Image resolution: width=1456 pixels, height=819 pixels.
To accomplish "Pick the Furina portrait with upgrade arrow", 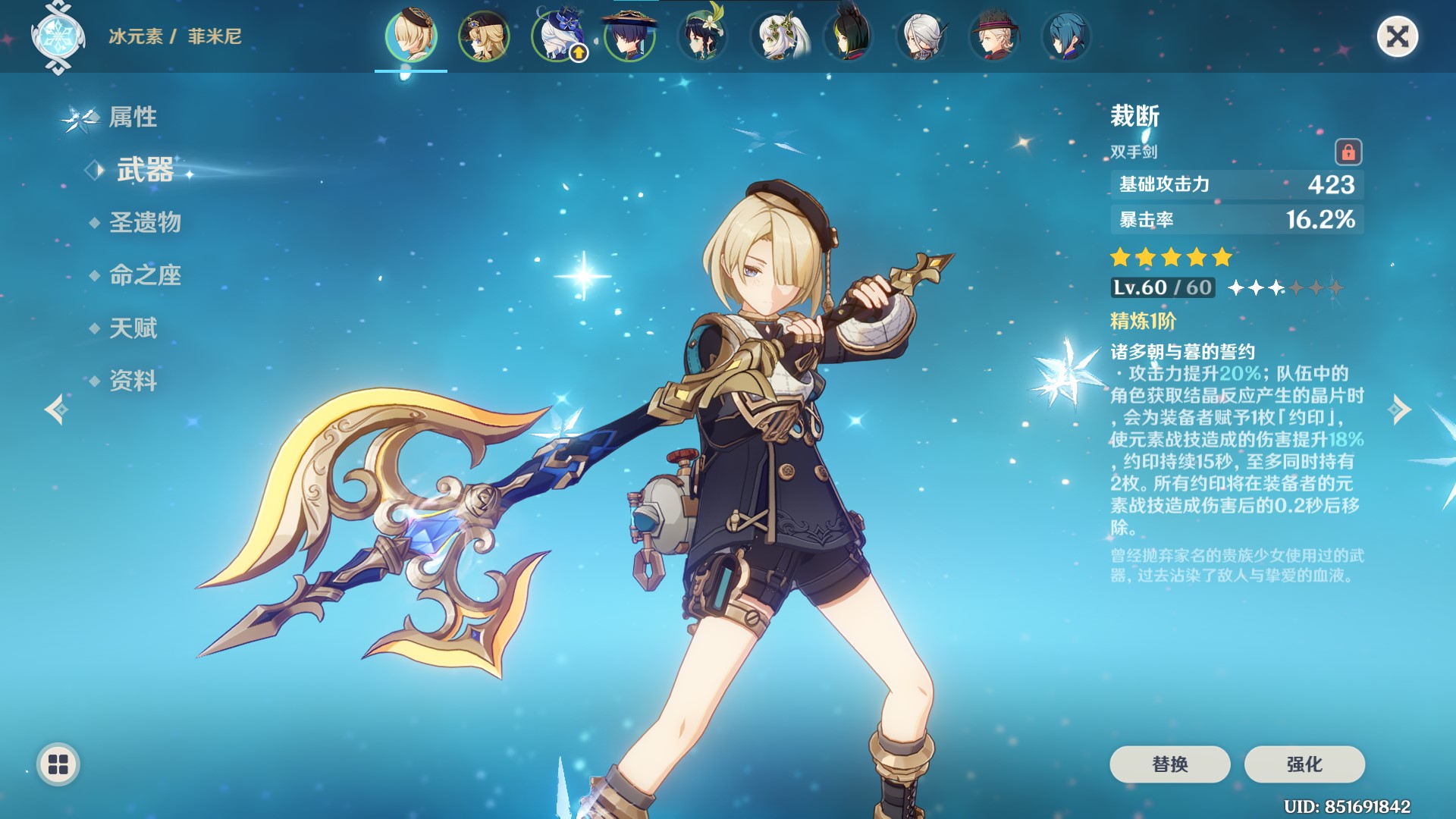I will point(557,36).
